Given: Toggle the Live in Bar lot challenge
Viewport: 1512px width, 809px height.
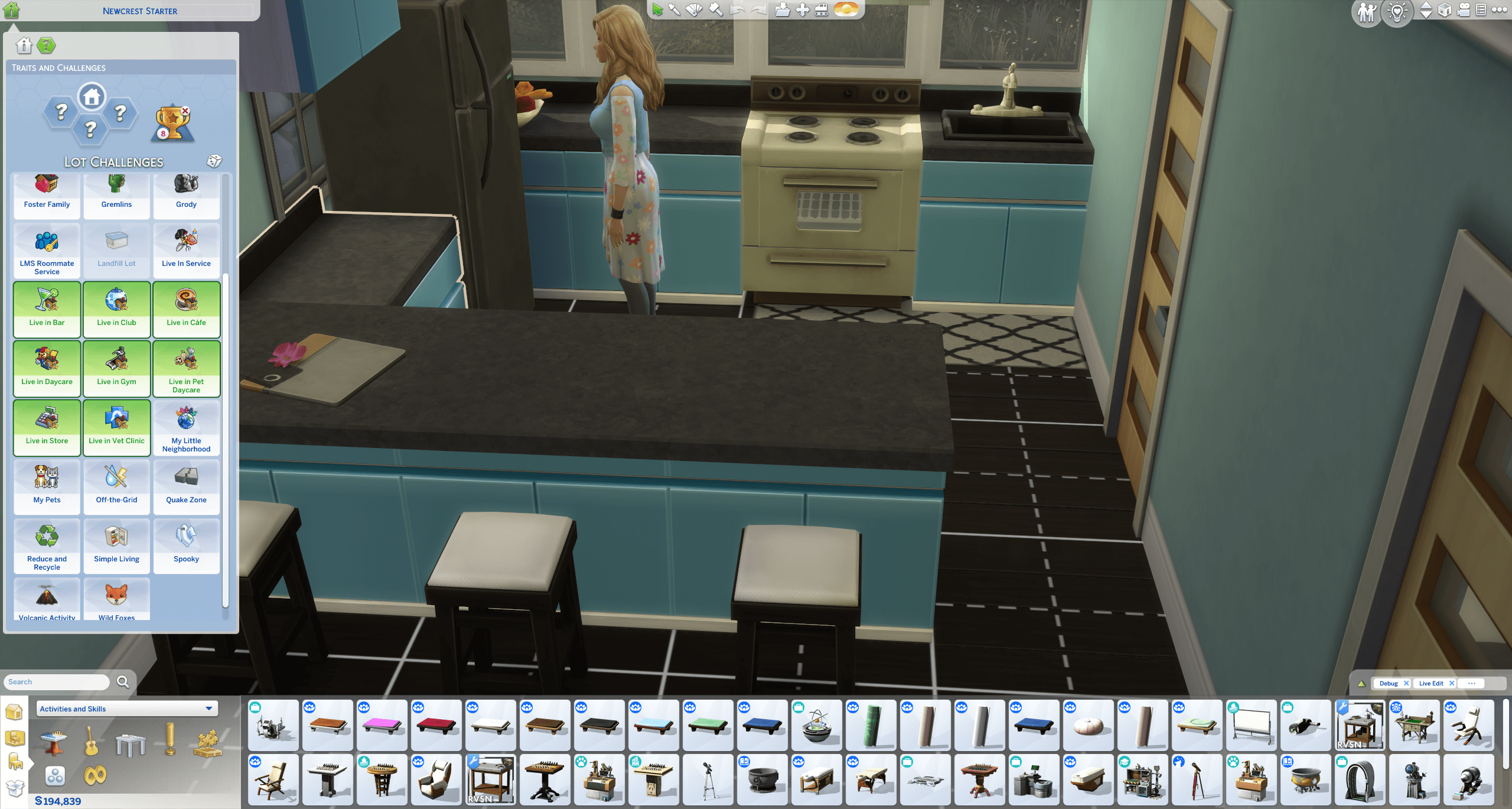Looking at the screenshot, I should click(x=47, y=309).
